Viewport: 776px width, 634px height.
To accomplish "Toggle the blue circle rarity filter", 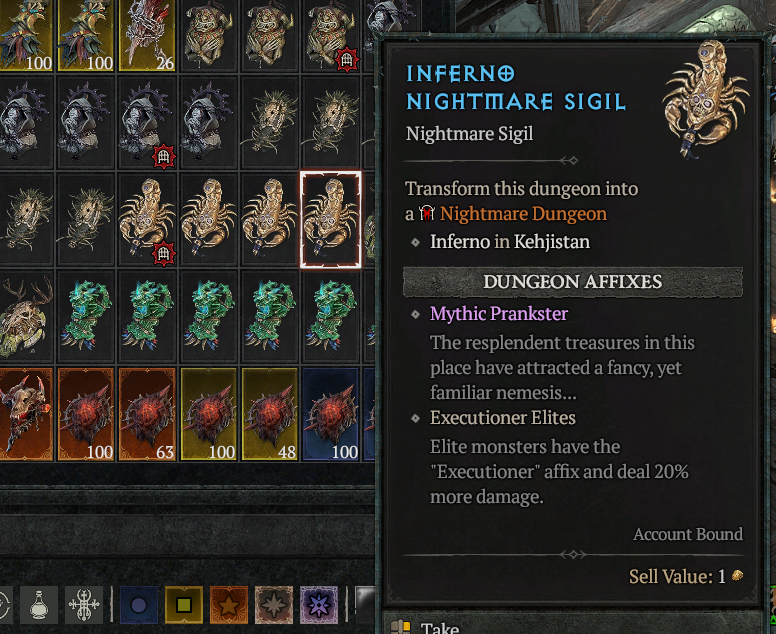I will [138, 605].
